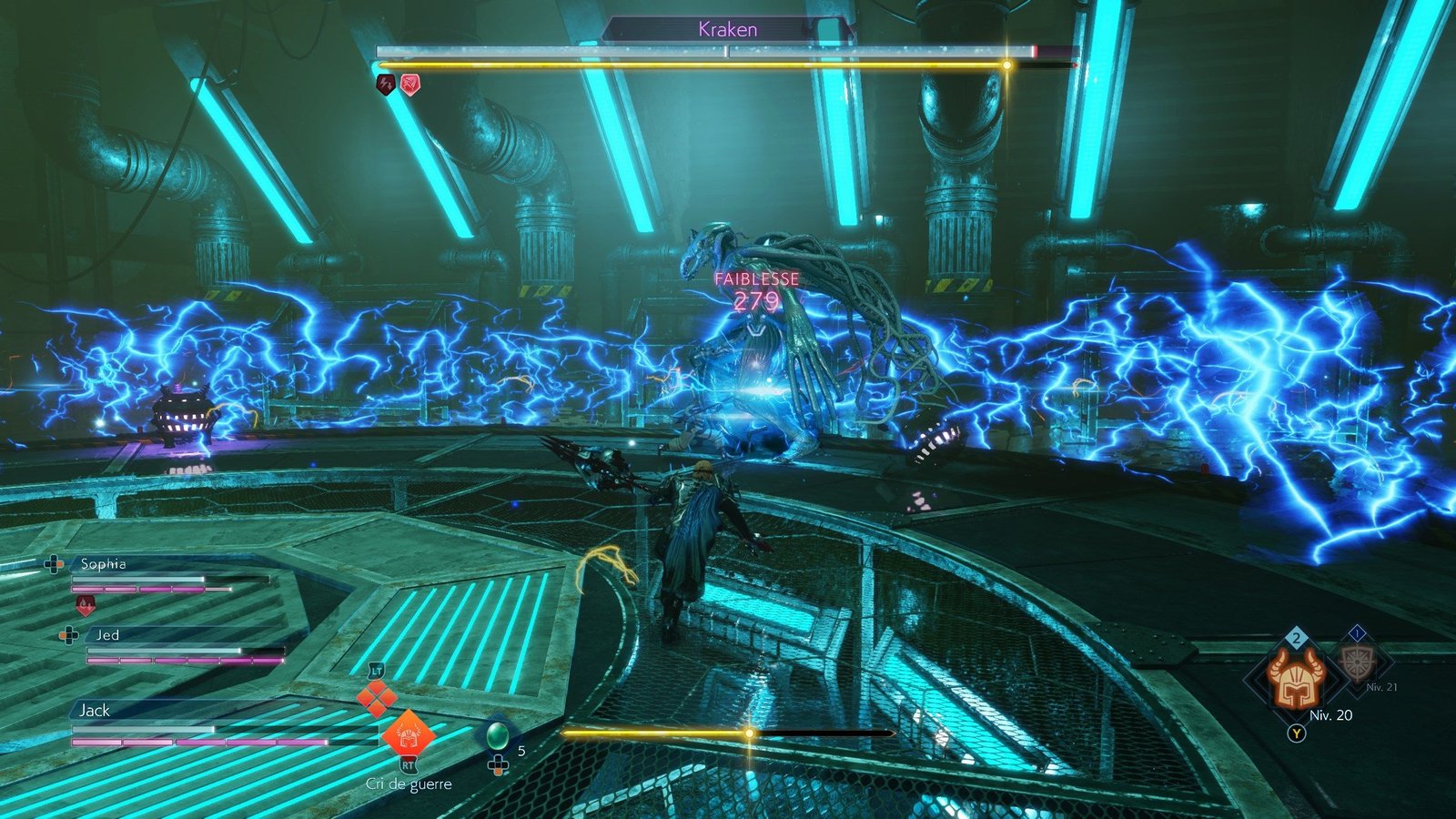Inspect the Kraken's red status effect icon
1456x819 pixels.
(x=410, y=85)
